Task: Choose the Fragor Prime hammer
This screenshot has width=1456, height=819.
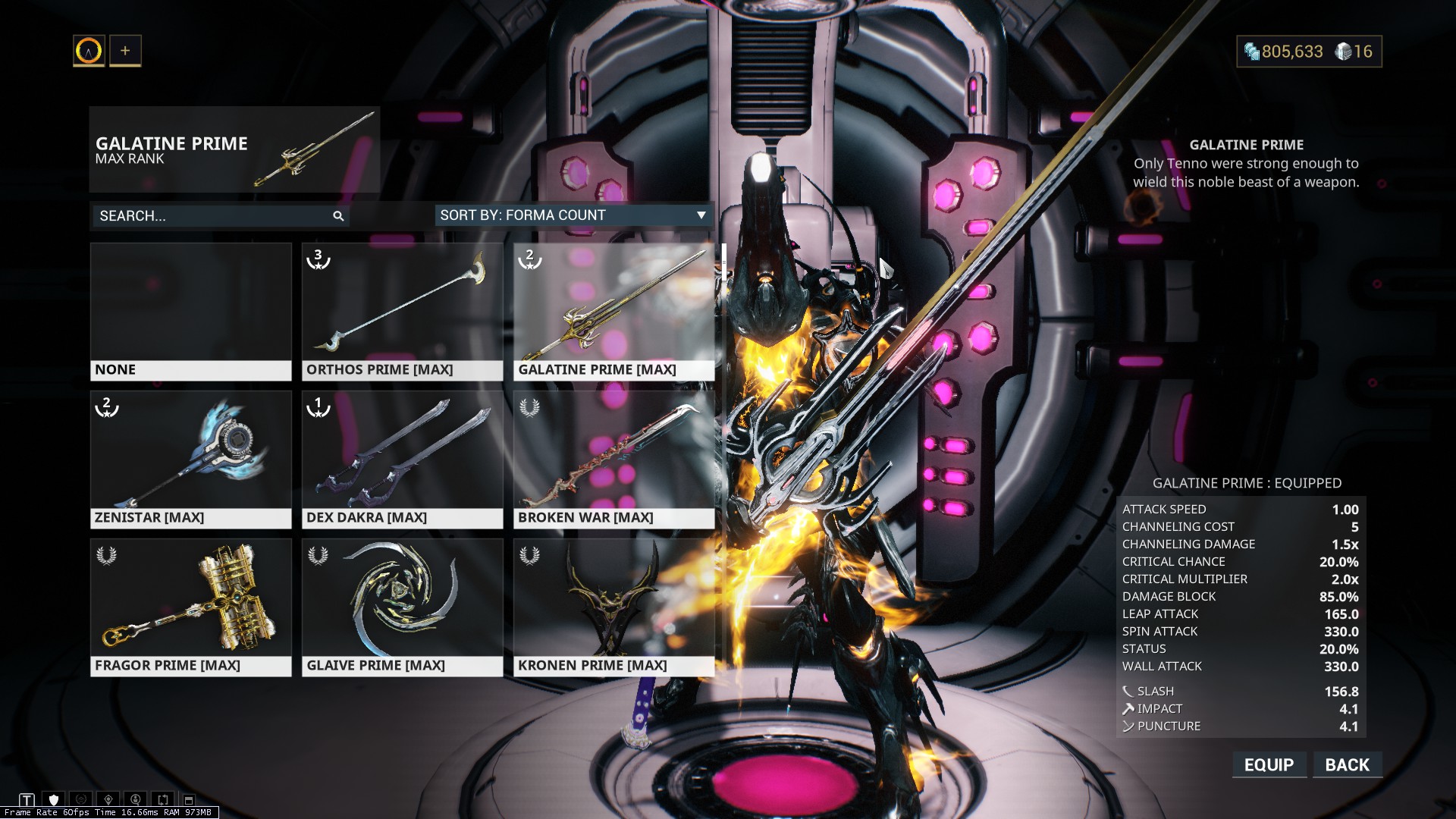Action: (190, 607)
